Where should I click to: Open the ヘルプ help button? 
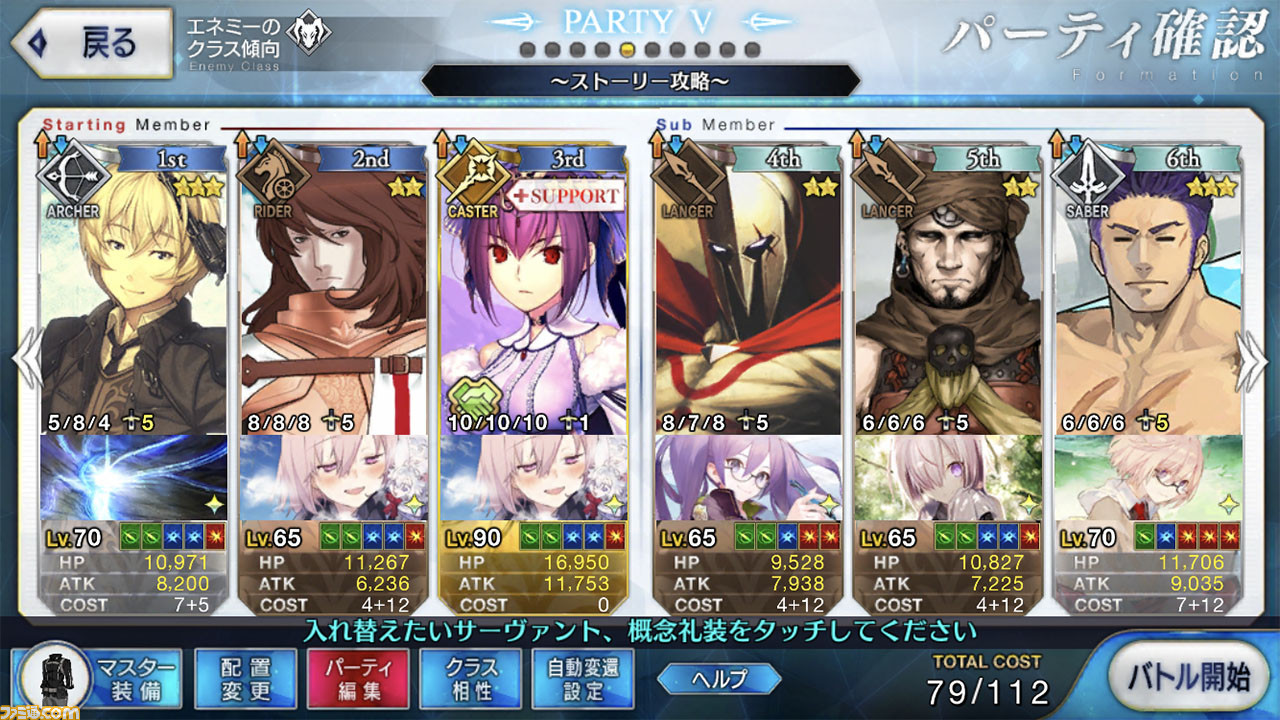point(719,679)
